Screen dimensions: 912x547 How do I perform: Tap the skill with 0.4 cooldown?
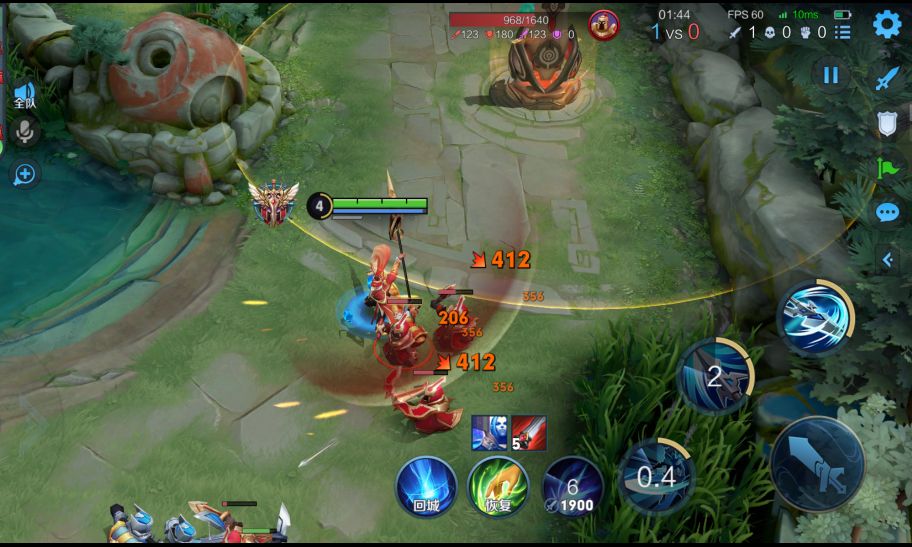pos(656,476)
